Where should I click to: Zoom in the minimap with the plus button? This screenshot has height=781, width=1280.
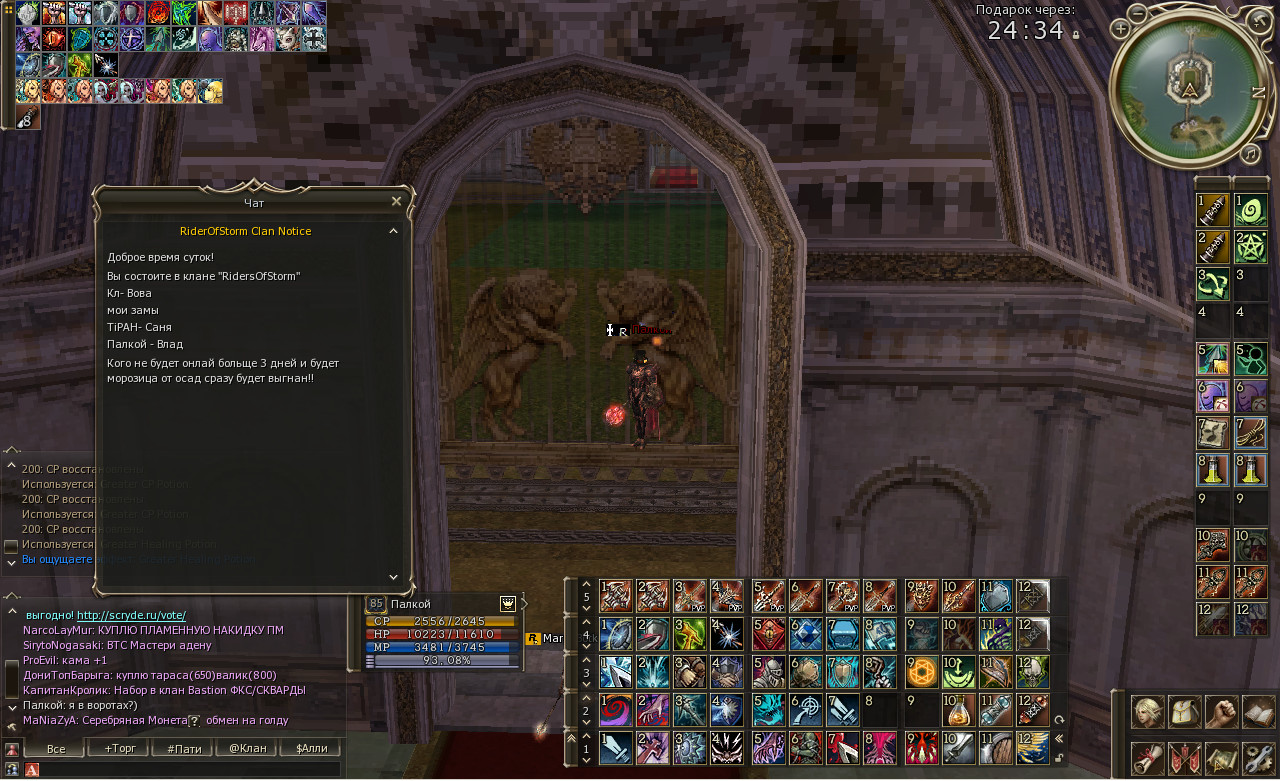click(x=1120, y=29)
